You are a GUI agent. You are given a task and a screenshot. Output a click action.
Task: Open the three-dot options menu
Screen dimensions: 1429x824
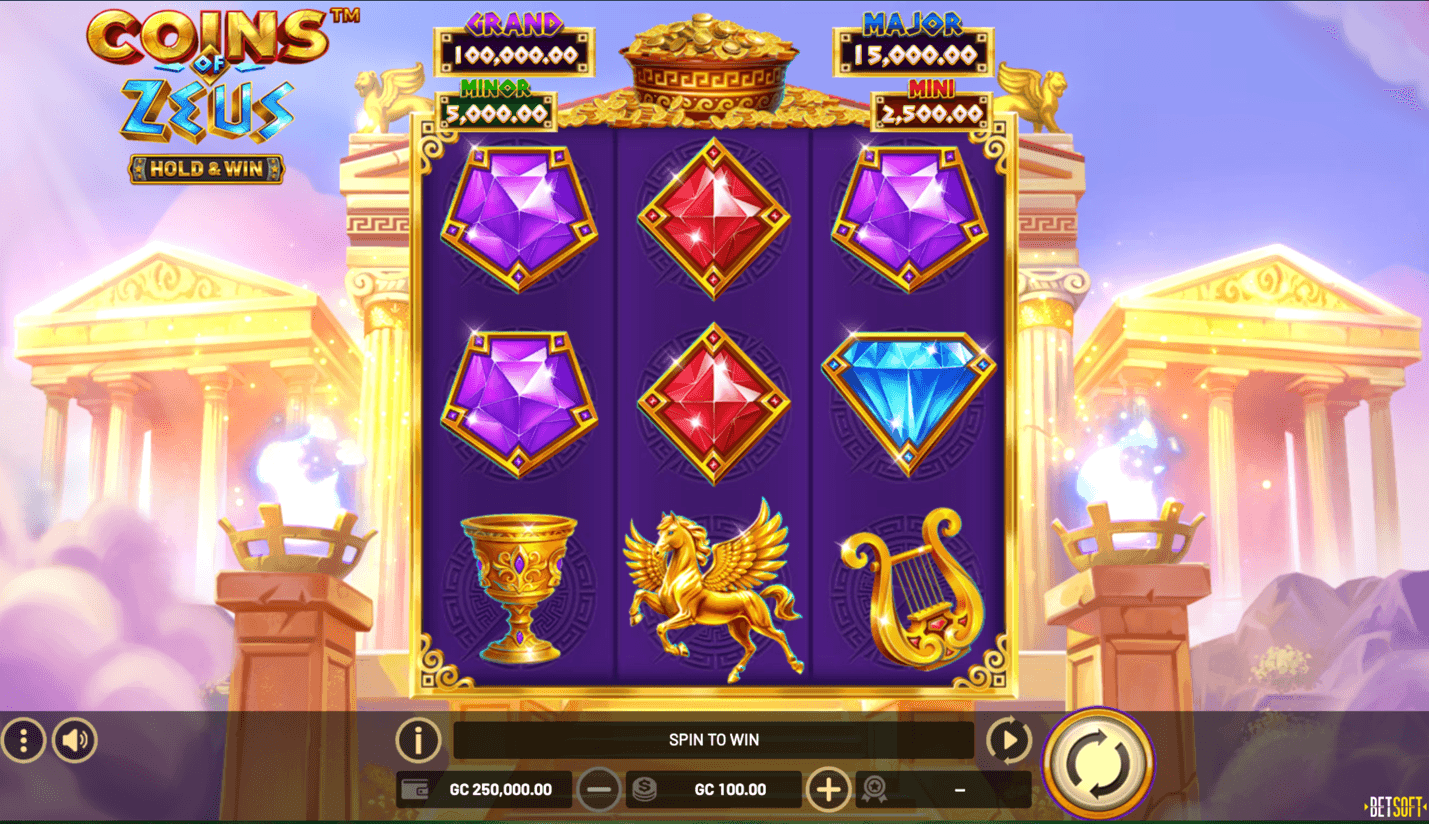[x=23, y=740]
